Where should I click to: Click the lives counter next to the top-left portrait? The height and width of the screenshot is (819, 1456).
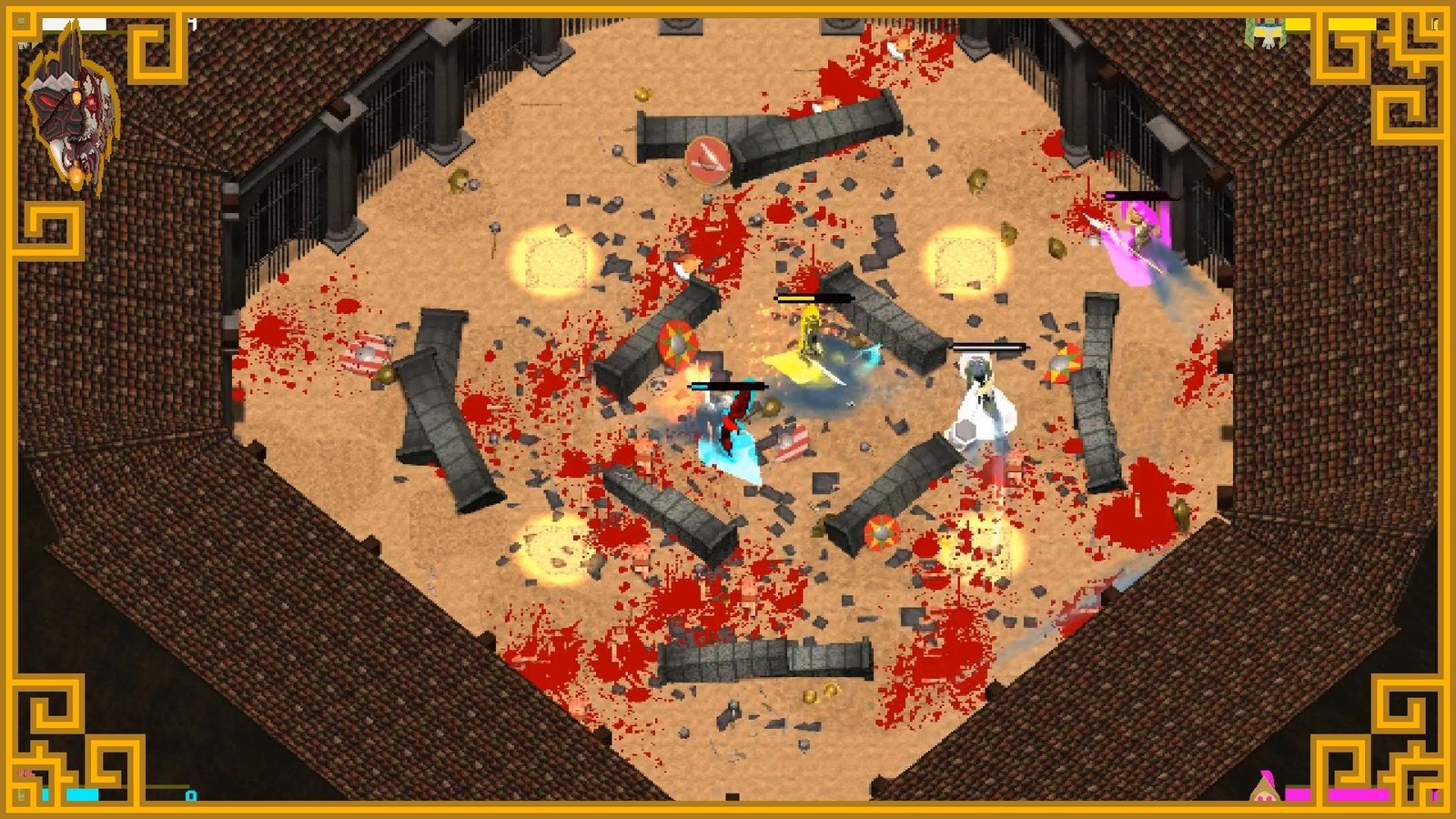tap(191, 22)
